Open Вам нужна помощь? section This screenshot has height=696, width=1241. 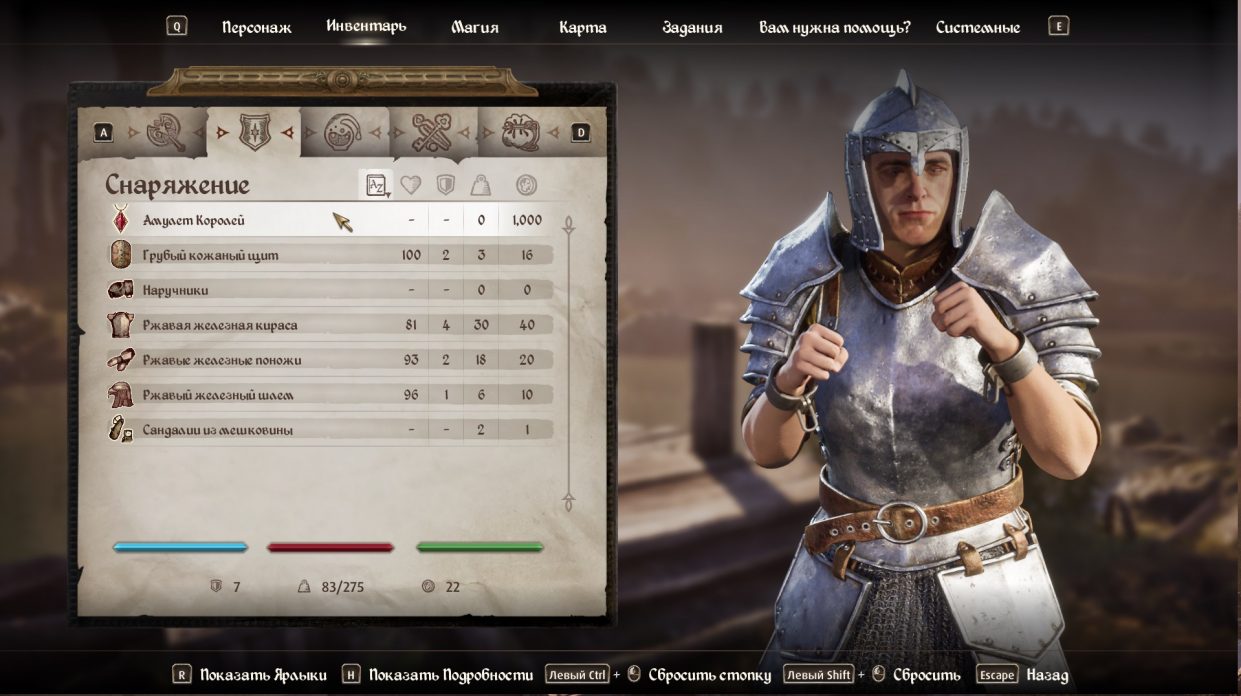click(x=834, y=27)
